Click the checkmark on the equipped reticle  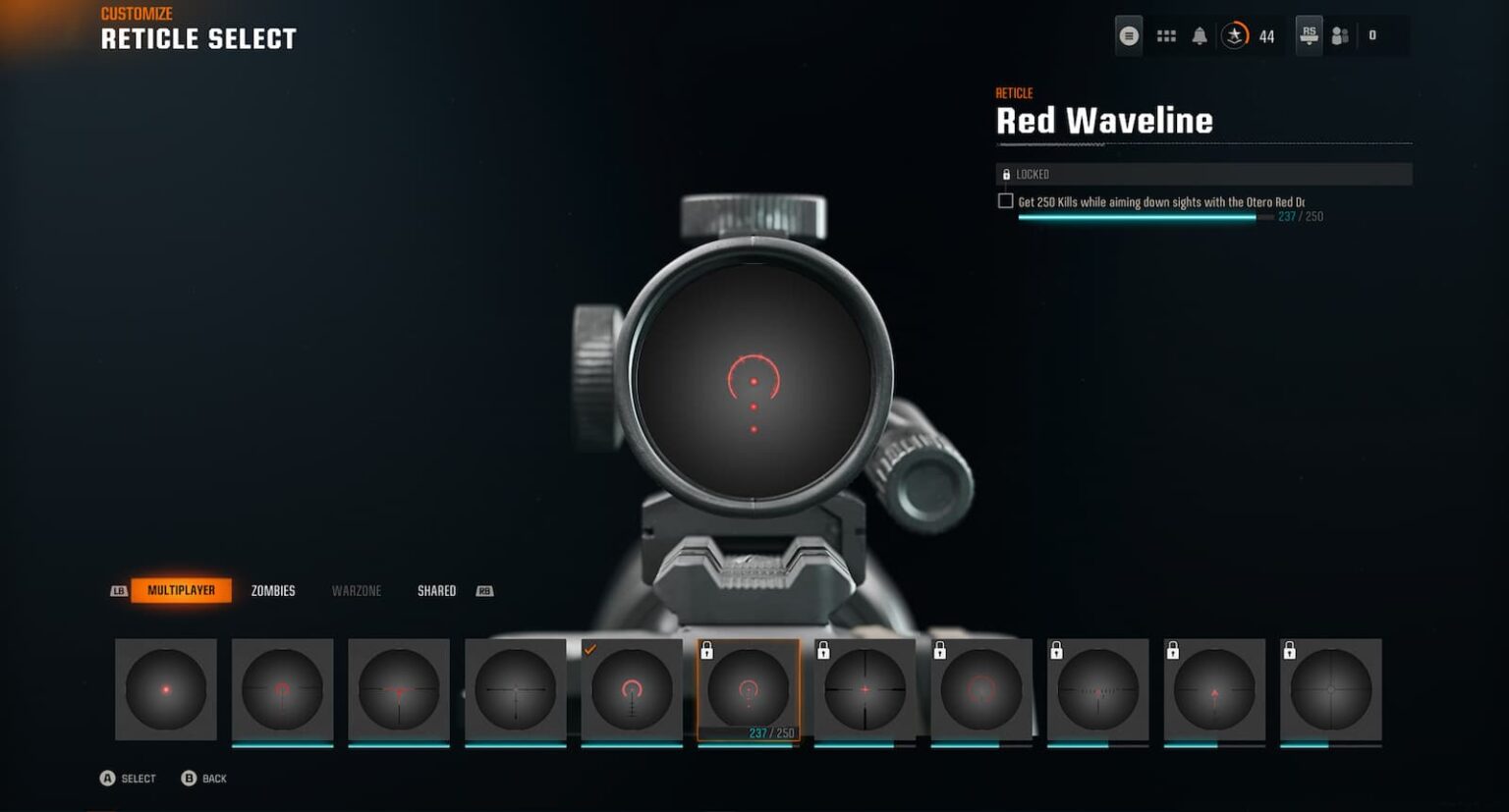591,647
